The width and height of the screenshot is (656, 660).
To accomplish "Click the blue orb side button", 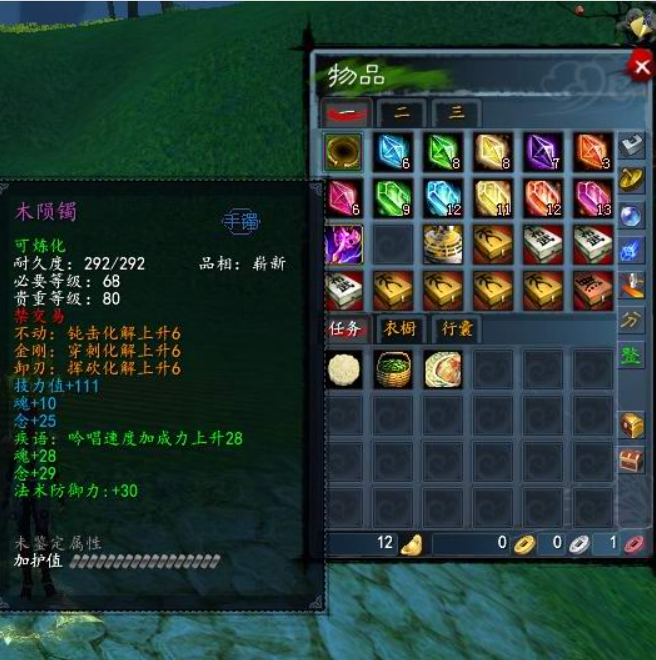I will click(x=631, y=214).
